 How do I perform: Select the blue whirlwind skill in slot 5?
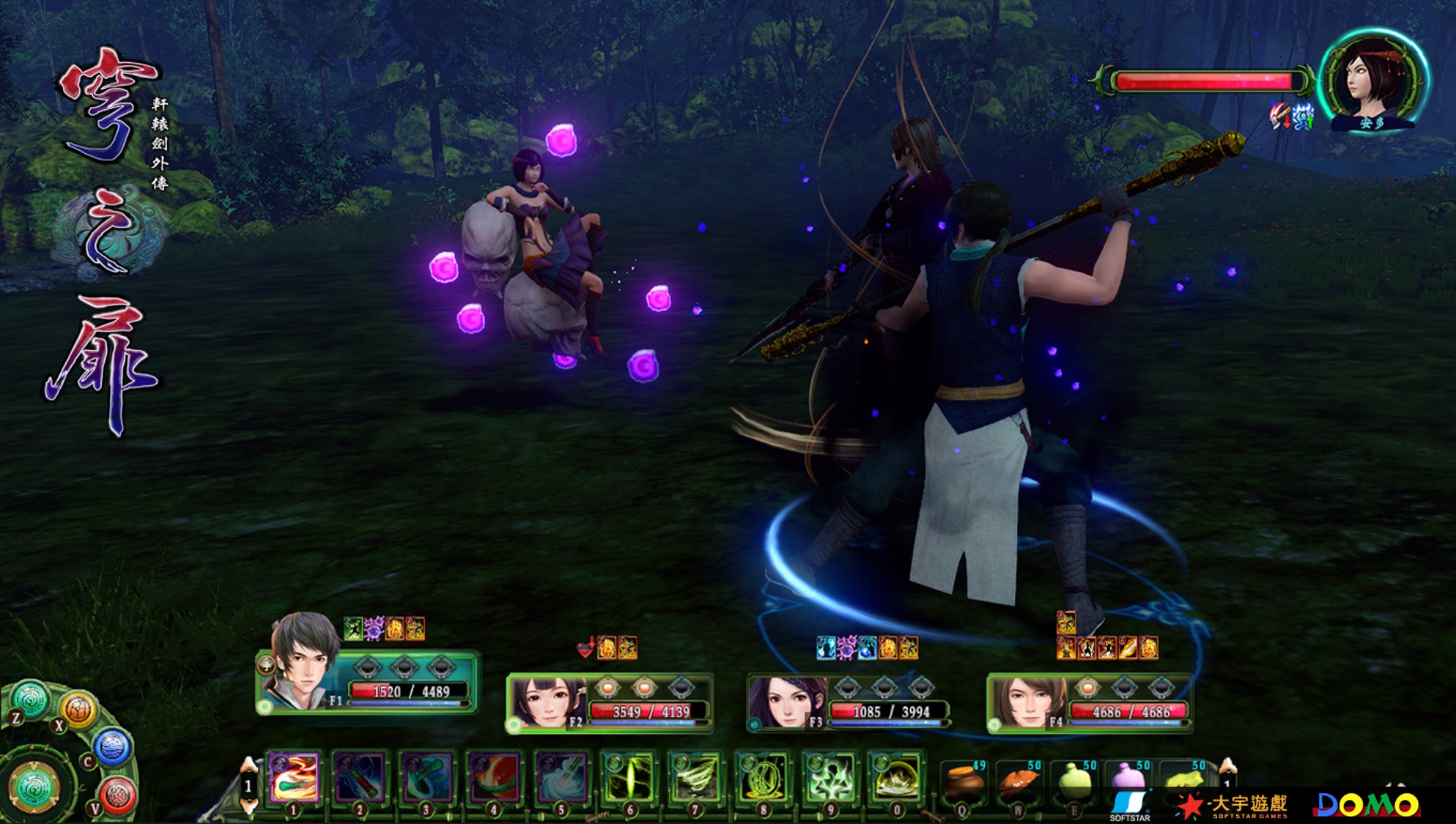pyautogui.click(x=562, y=778)
